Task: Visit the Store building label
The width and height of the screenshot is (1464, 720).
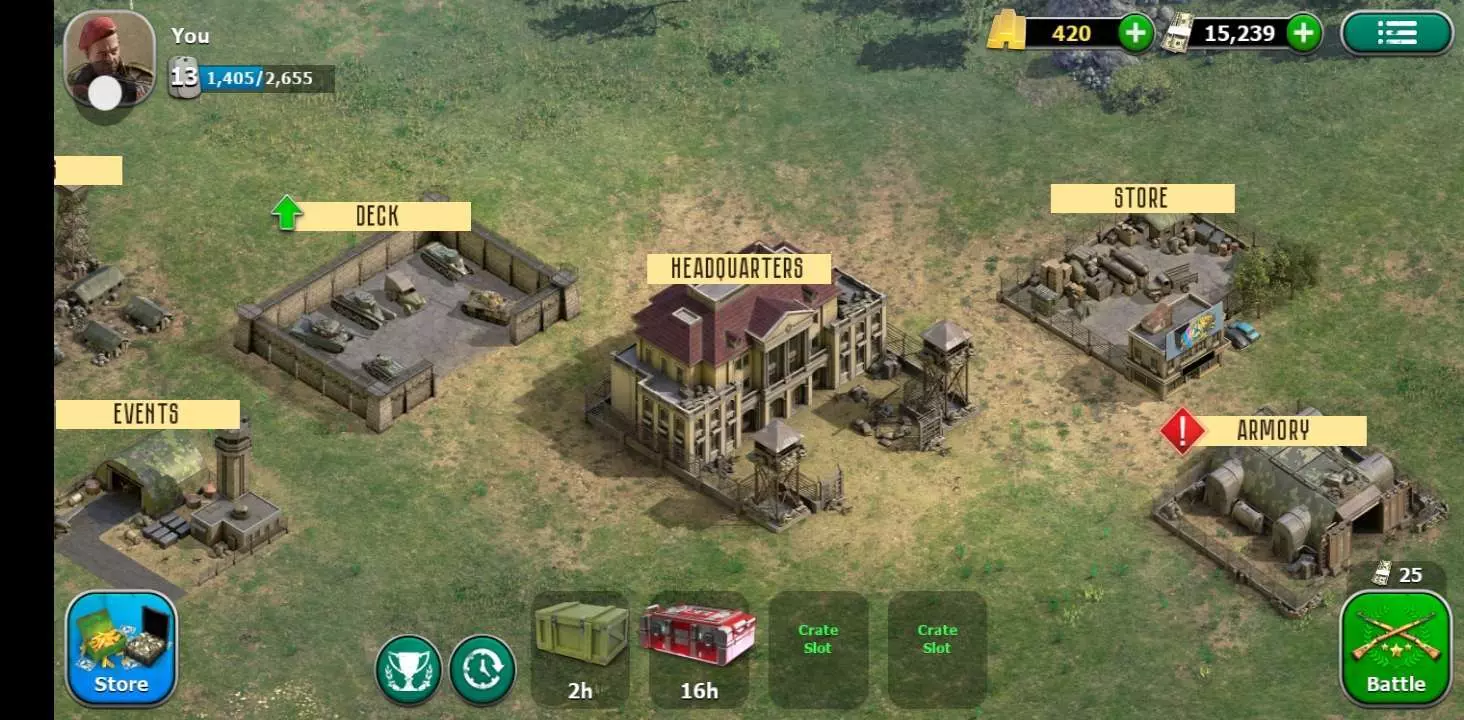Action: click(1141, 198)
